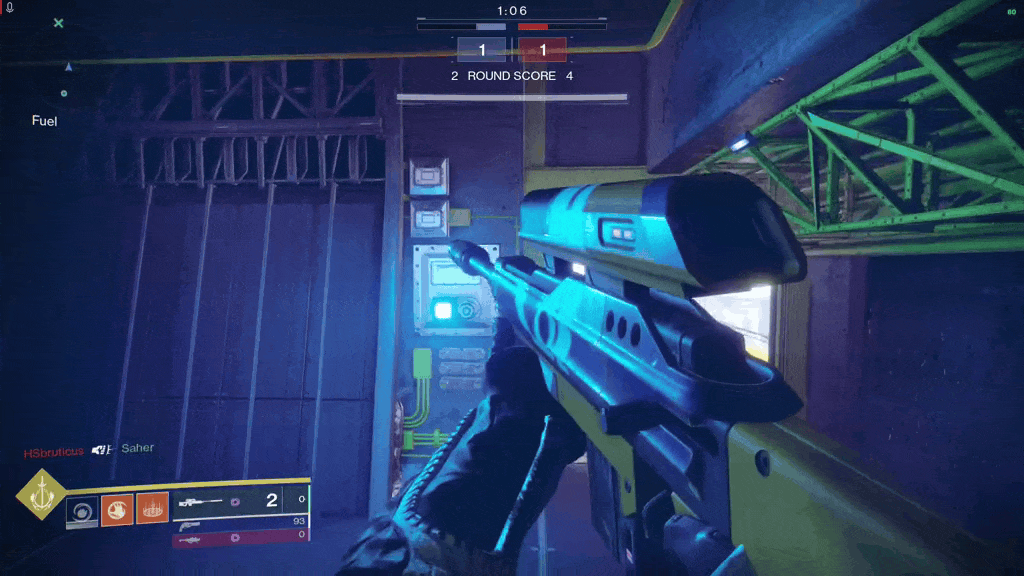
Task: Click the blue team round score box
Action: (x=482, y=50)
